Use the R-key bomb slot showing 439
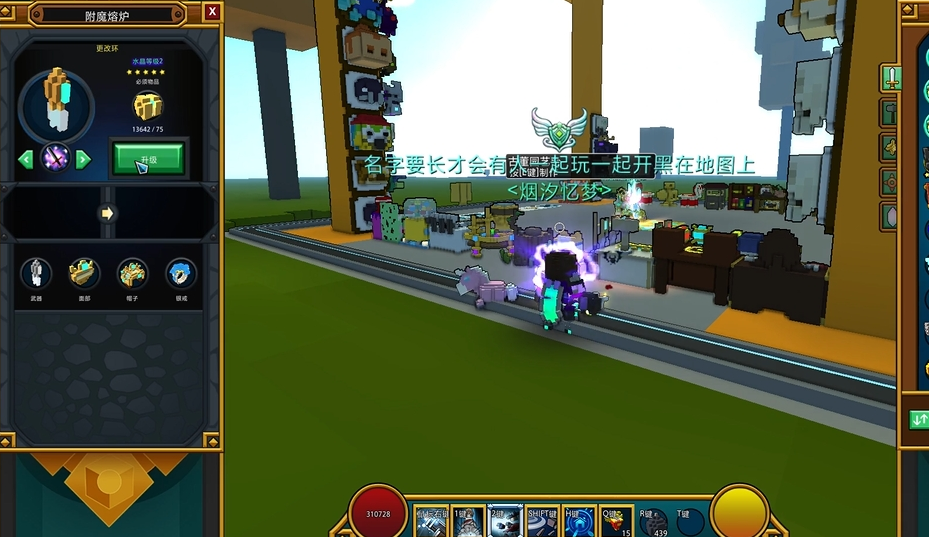This screenshot has width=929, height=537. (x=654, y=520)
